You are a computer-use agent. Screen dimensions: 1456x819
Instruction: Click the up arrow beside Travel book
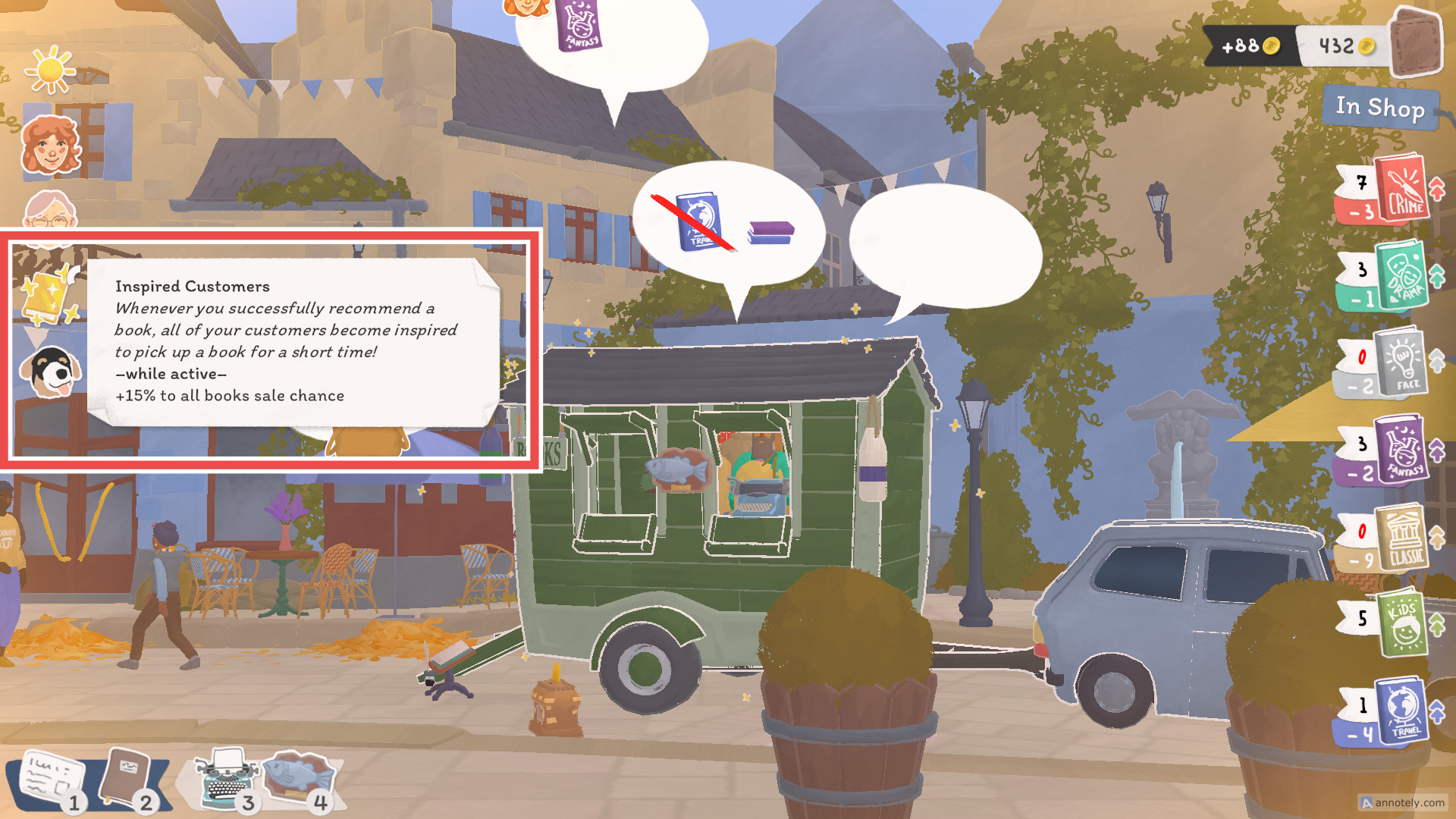pos(1437,712)
